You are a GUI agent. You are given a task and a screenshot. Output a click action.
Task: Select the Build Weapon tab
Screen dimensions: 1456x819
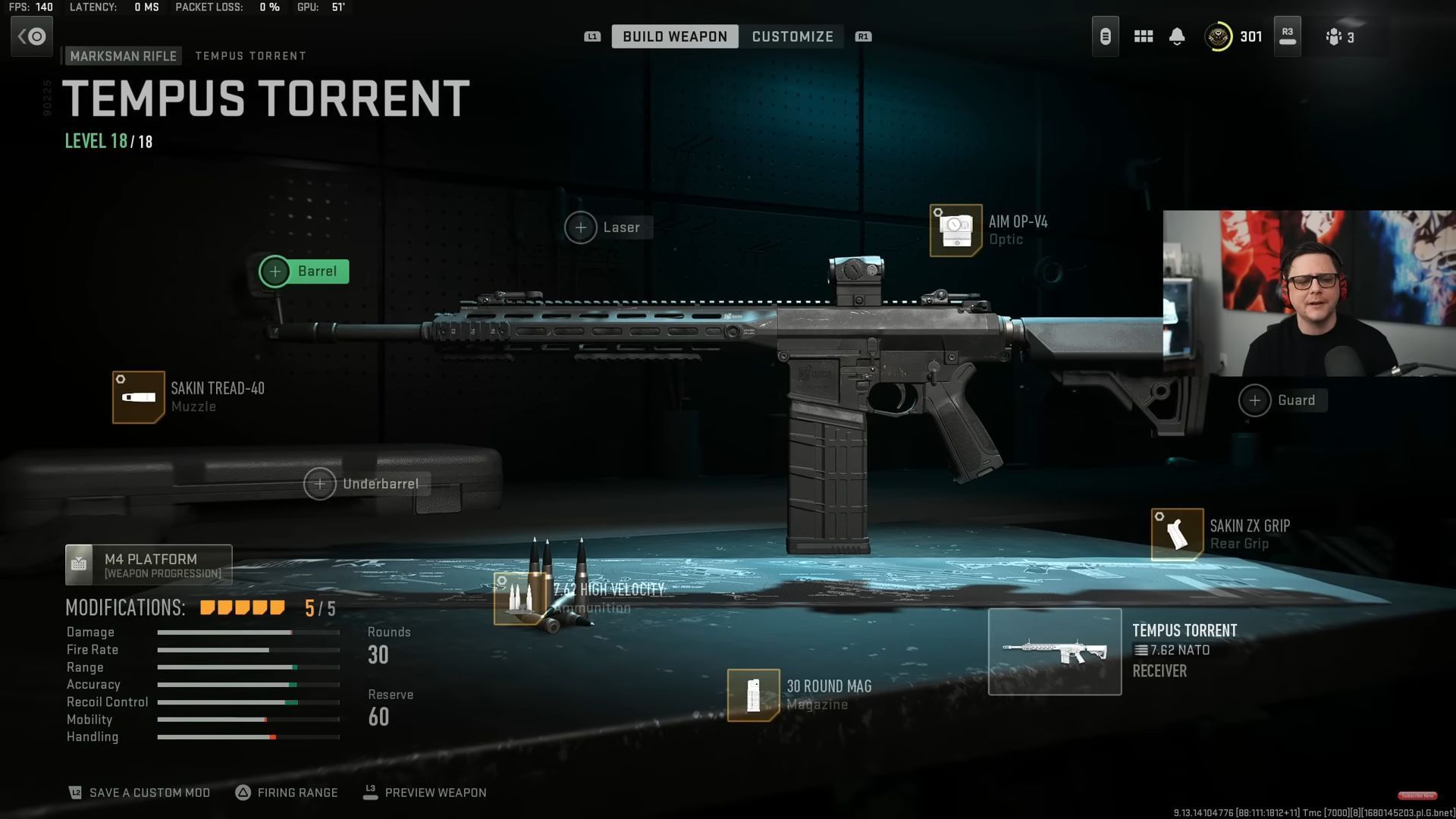674,36
